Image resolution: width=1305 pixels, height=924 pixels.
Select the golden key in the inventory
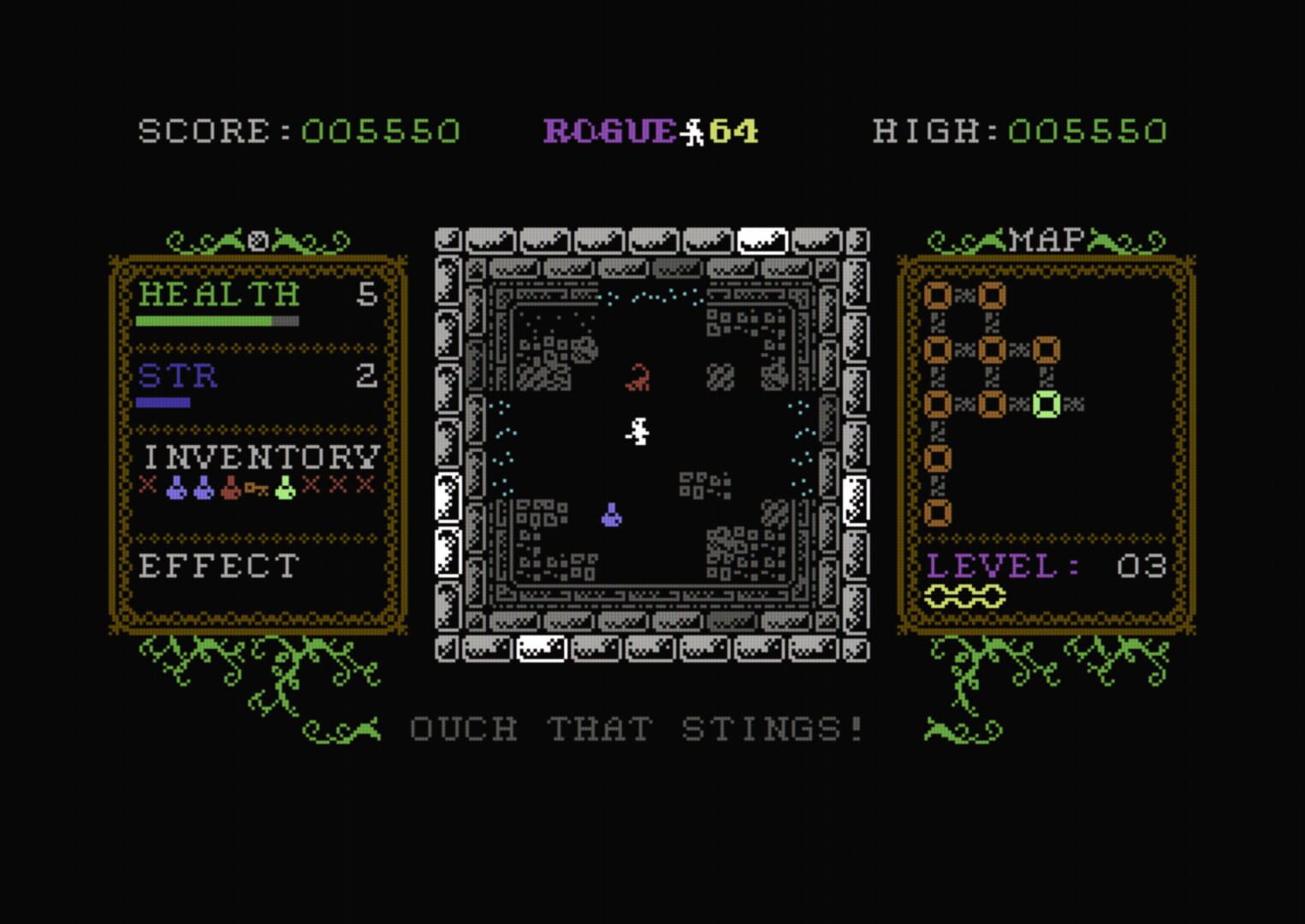point(256,489)
